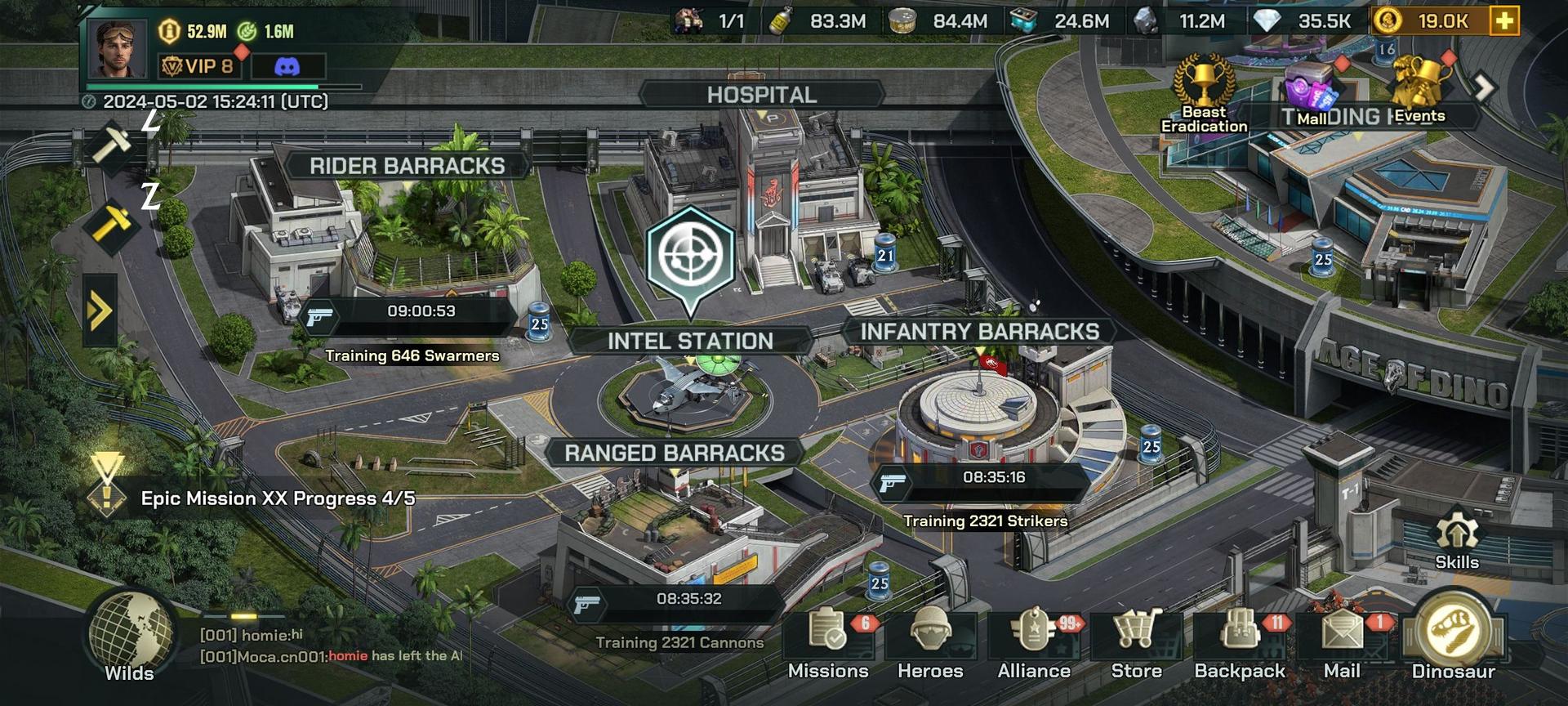The height and width of the screenshot is (706, 1568).
Task: Open the Events menu
Action: 1420,90
